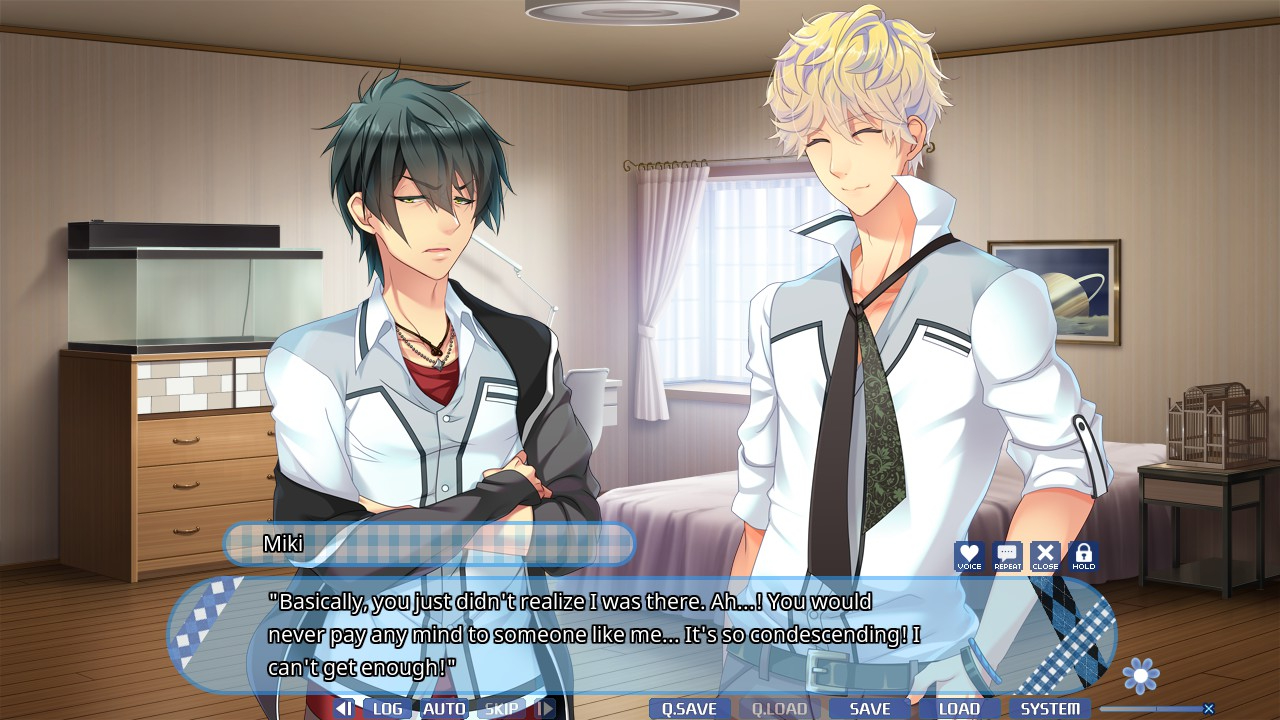
Task: Open the SAVE menu
Action: pos(869,709)
